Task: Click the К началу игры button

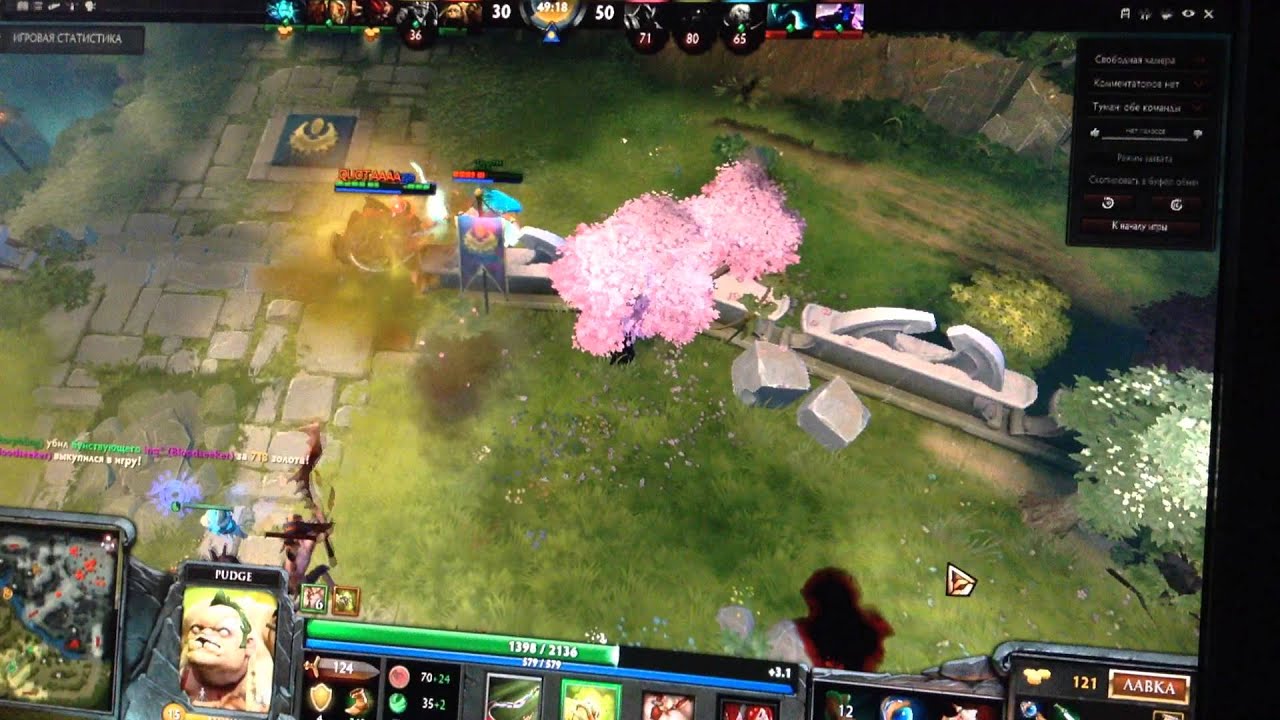Action: 1141,226
